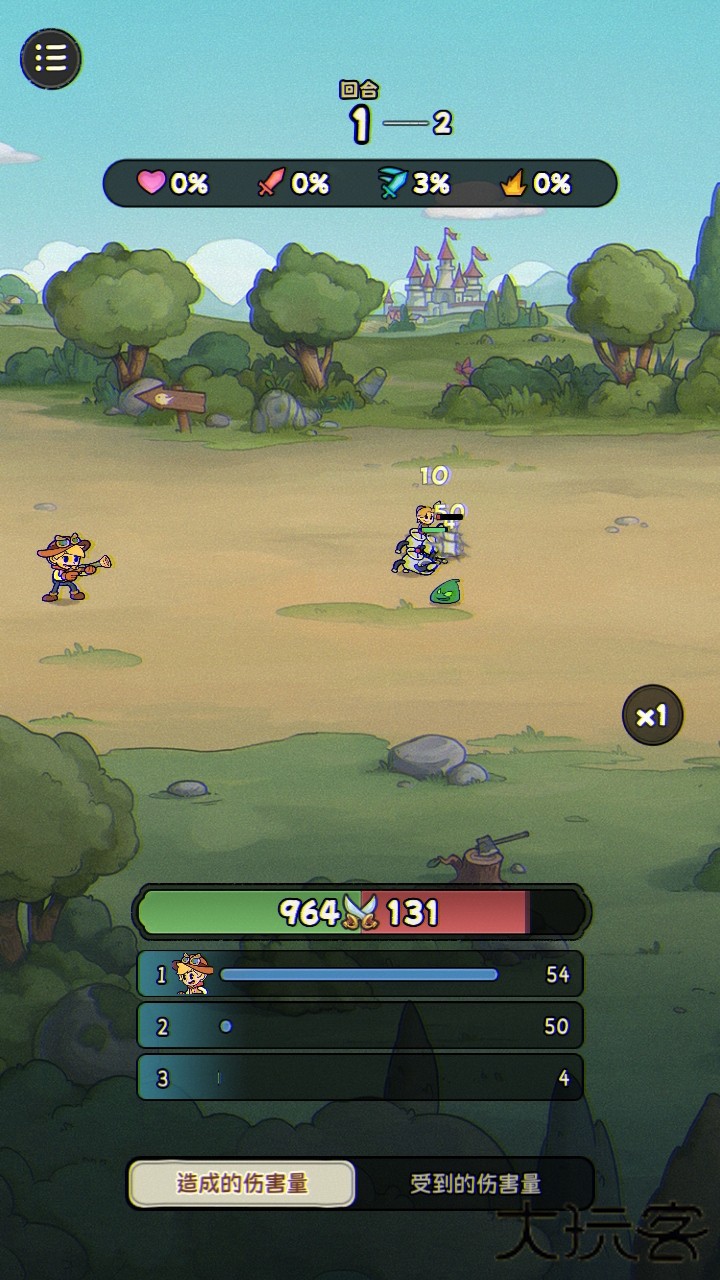
Task: Switch to the 造成的伤害量 tab
Action: coord(242,1184)
